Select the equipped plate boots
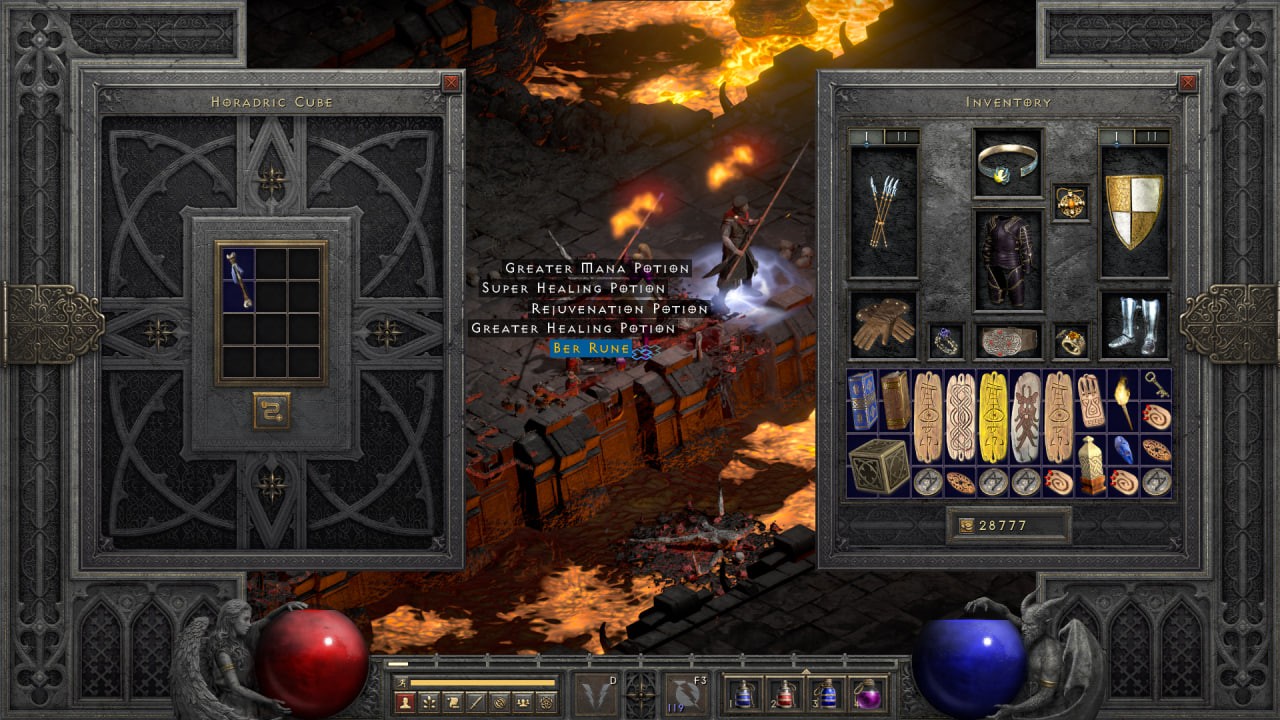This screenshot has width=1280, height=720. coord(1134,325)
